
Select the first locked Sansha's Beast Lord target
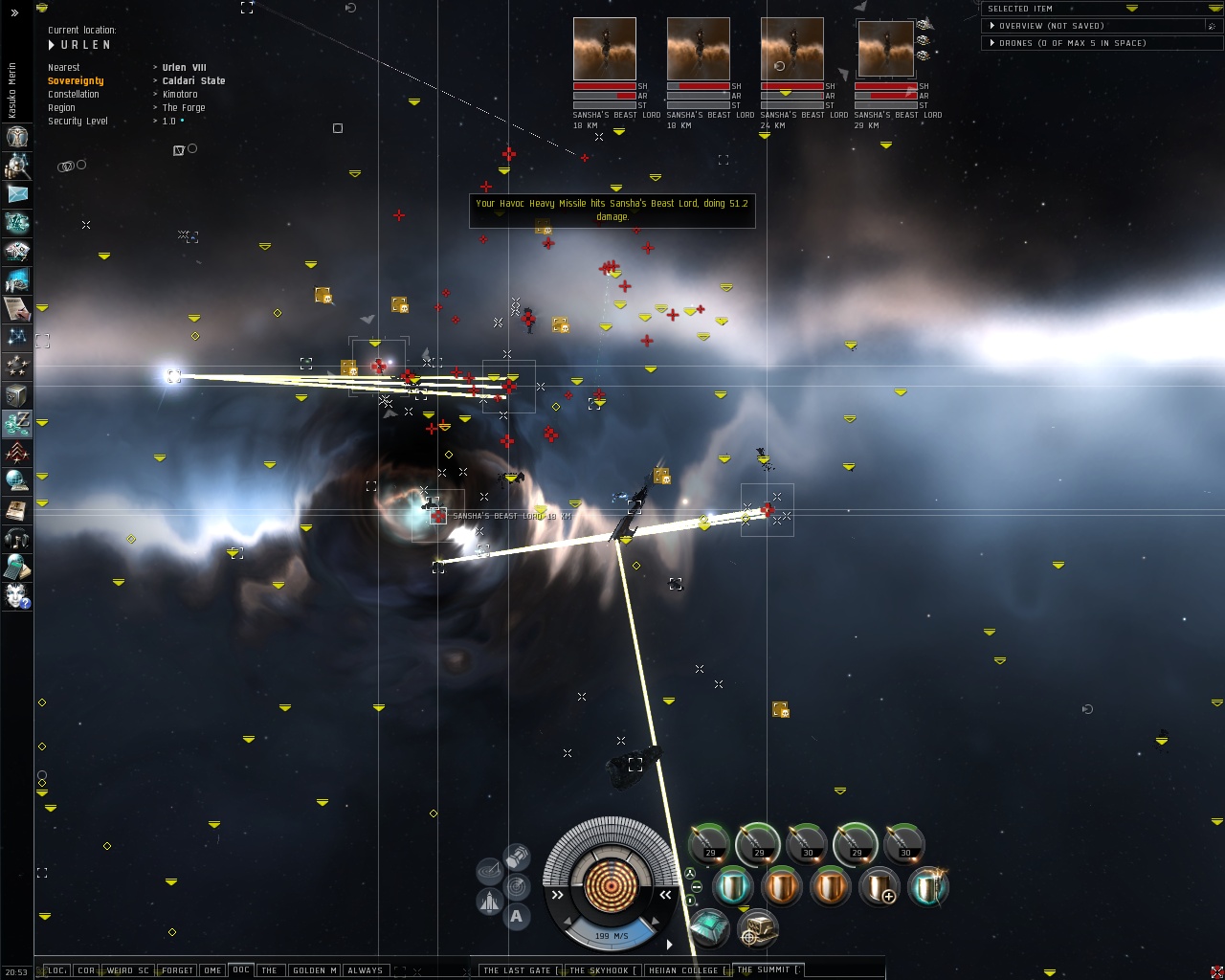pyautogui.click(x=604, y=49)
